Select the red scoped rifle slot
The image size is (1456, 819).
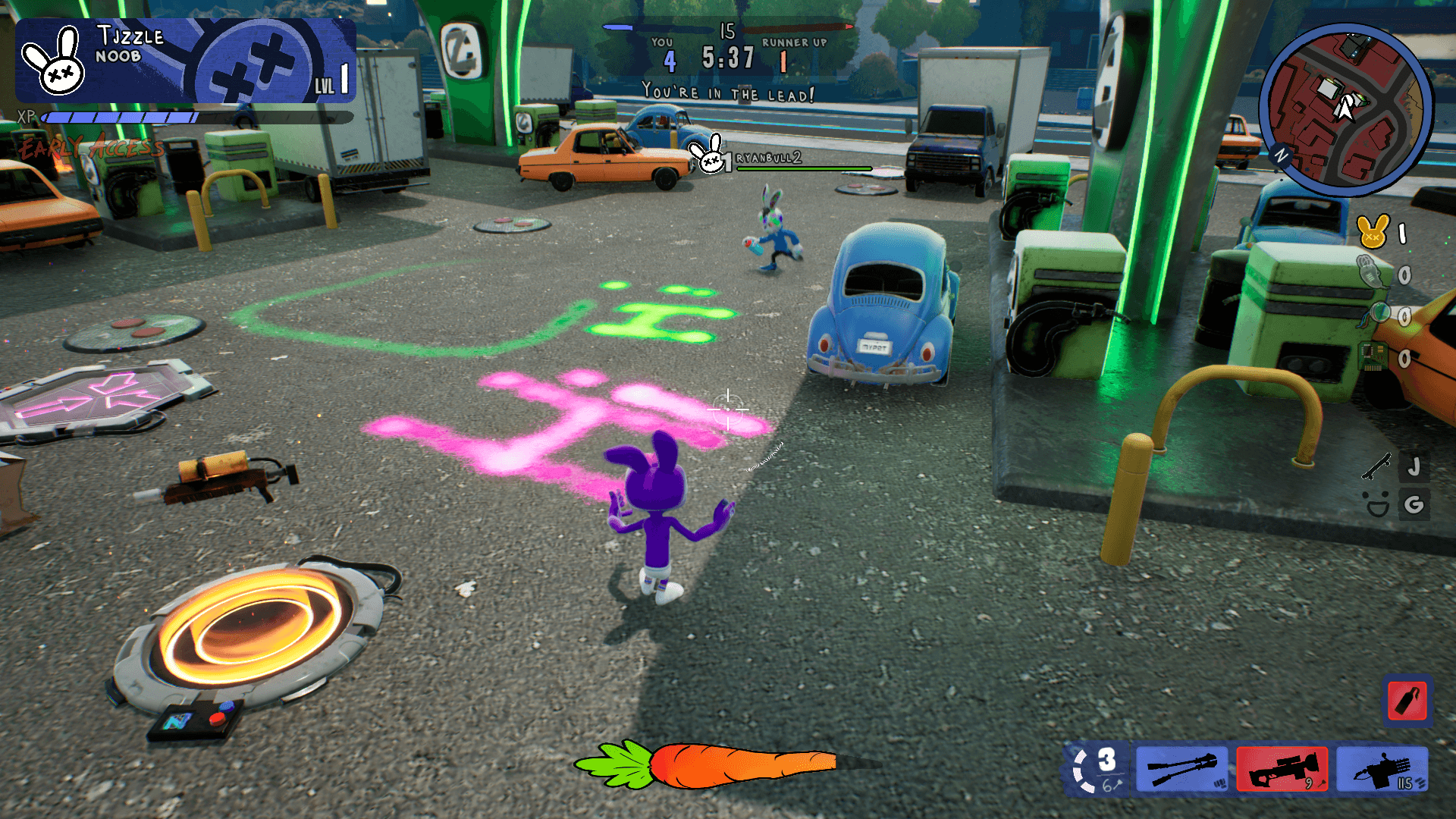pyautogui.click(x=1282, y=769)
